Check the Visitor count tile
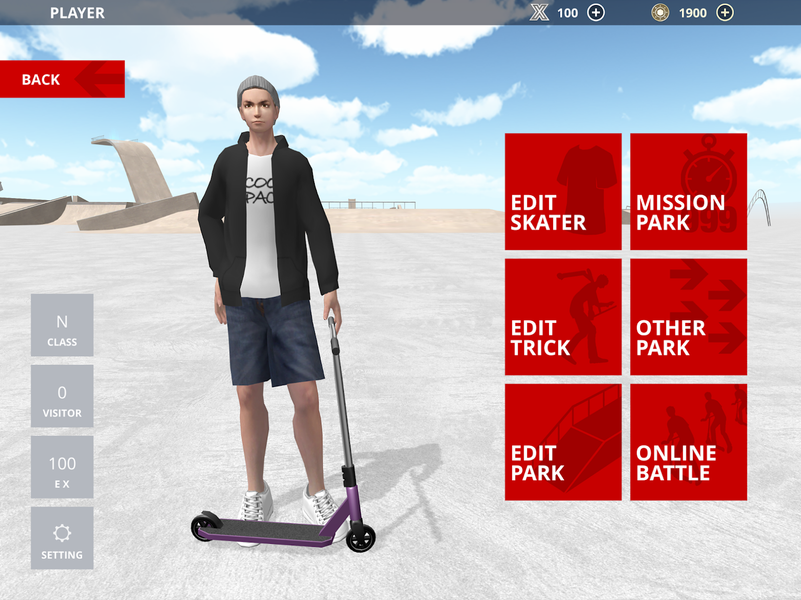This screenshot has height=600, width=801. point(62,396)
